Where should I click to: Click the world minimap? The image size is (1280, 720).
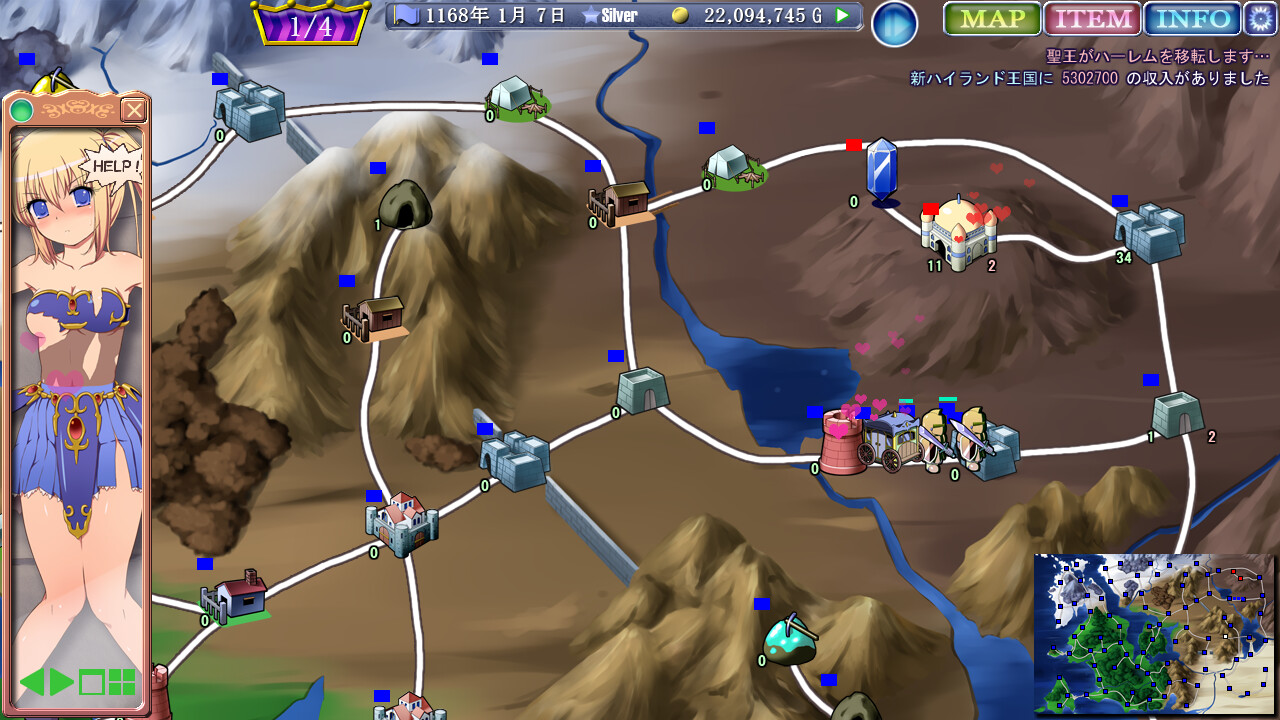[x=1154, y=634]
